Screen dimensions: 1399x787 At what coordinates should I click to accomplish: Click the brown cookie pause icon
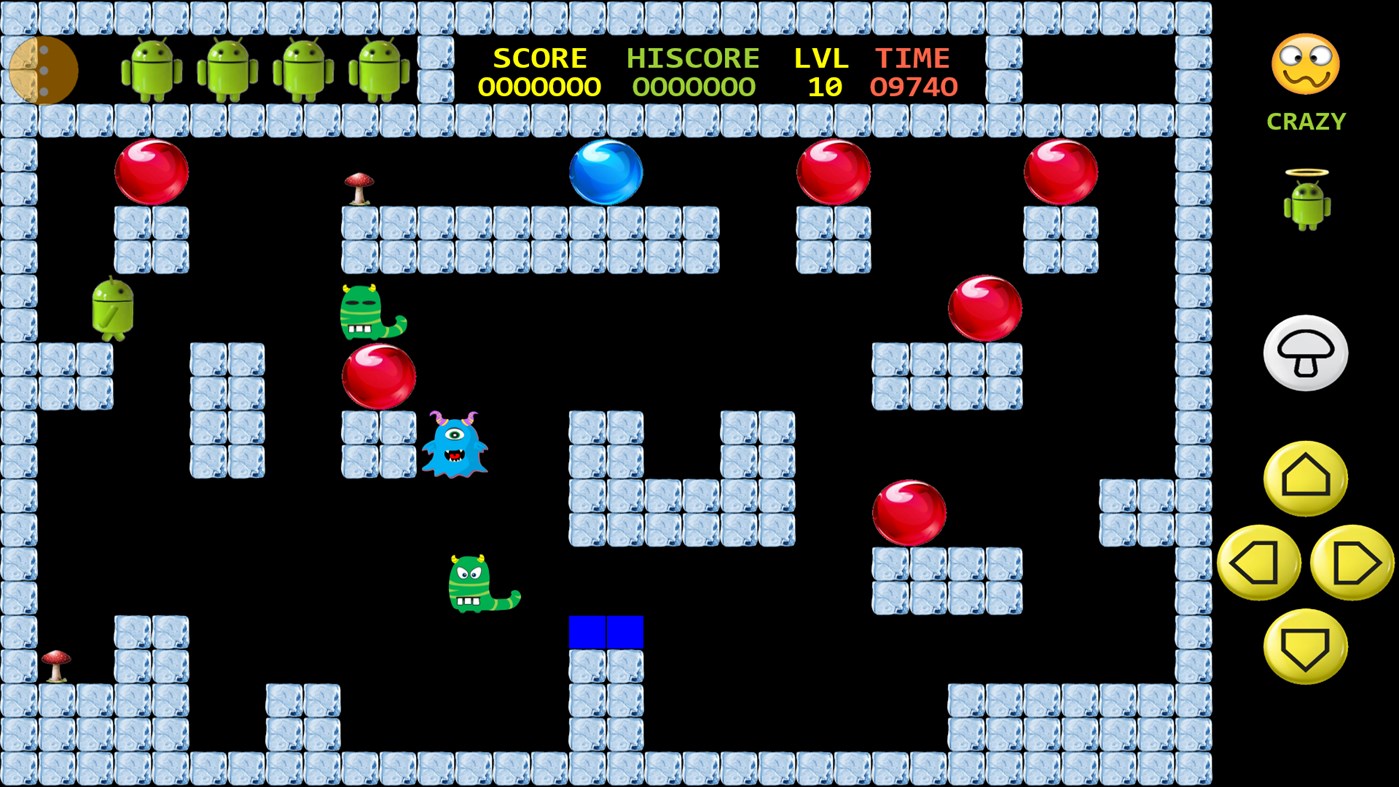[43, 71]
